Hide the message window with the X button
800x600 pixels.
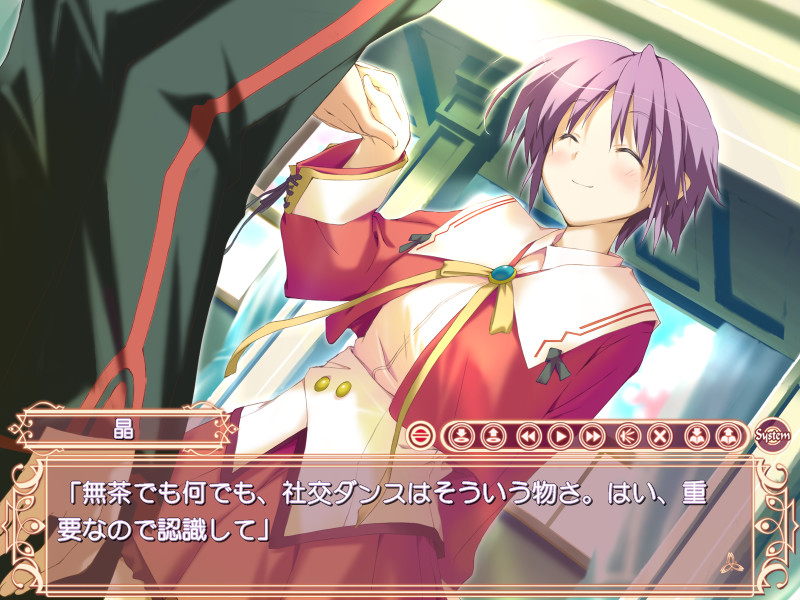[x=659, y=436]
